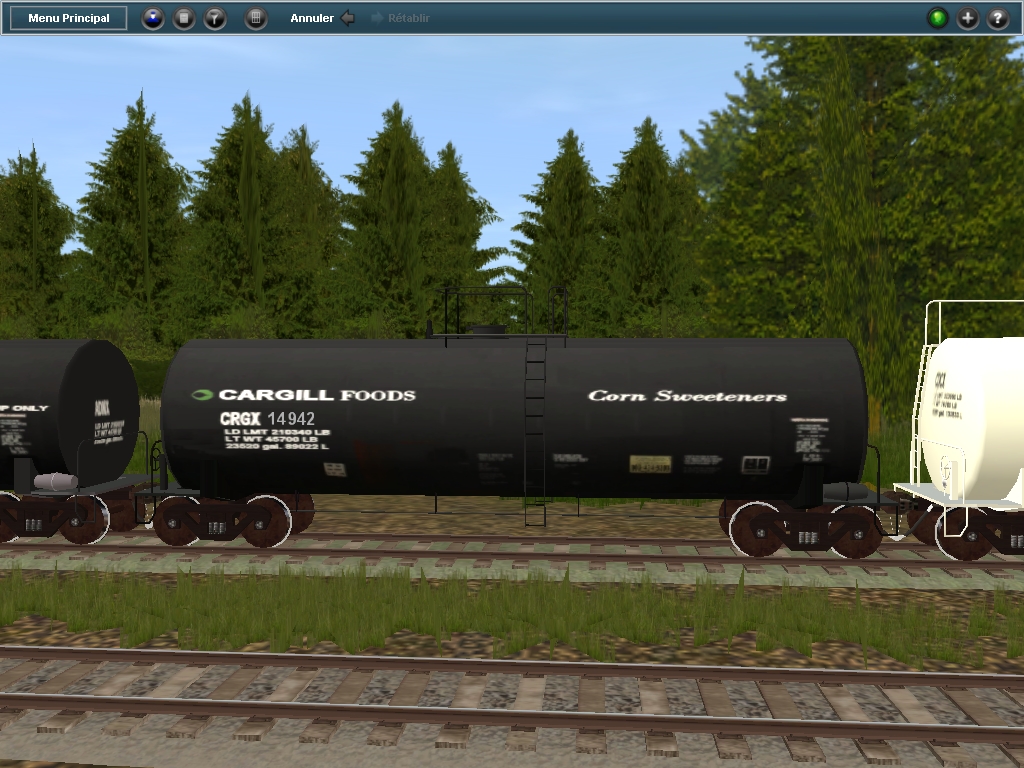The image size is (1024, 768).
Task: Open the Menu Principal
Action: point(69,18)
